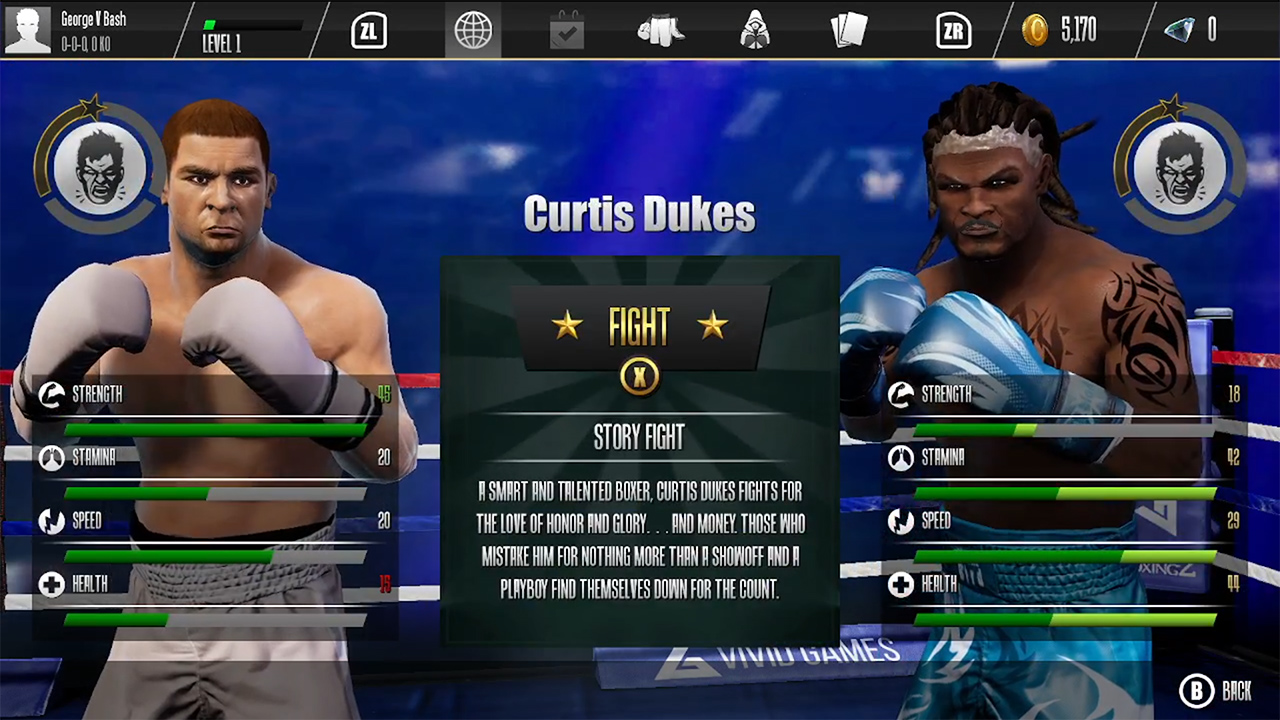Click Curtis Dukes' speed stat icon
The width and height of the screenshot is (1280, 720).
click(x=900, y=521)
